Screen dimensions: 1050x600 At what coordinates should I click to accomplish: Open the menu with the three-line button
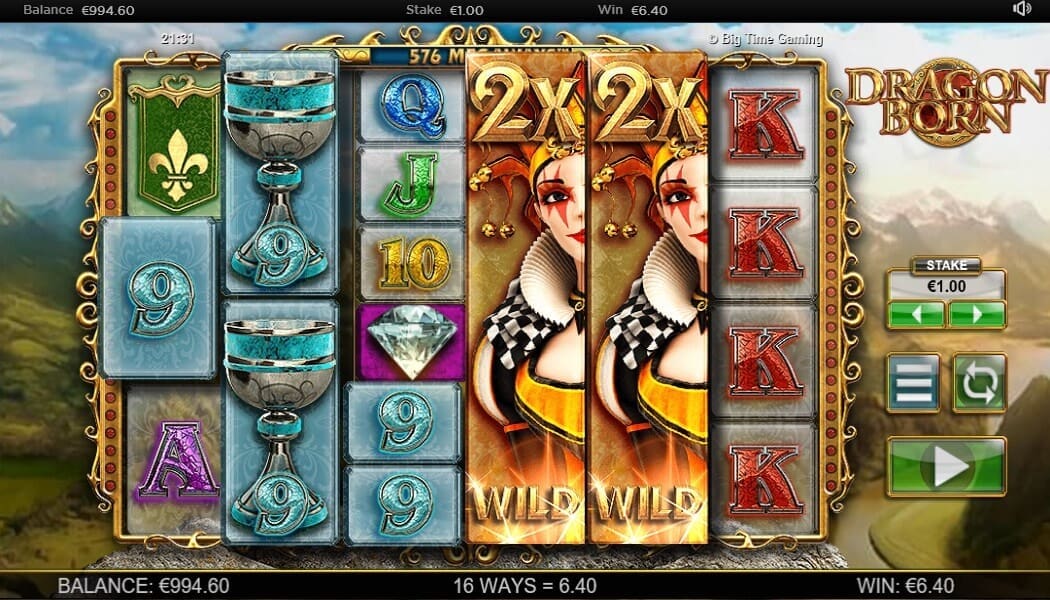(x=914, y=382)
